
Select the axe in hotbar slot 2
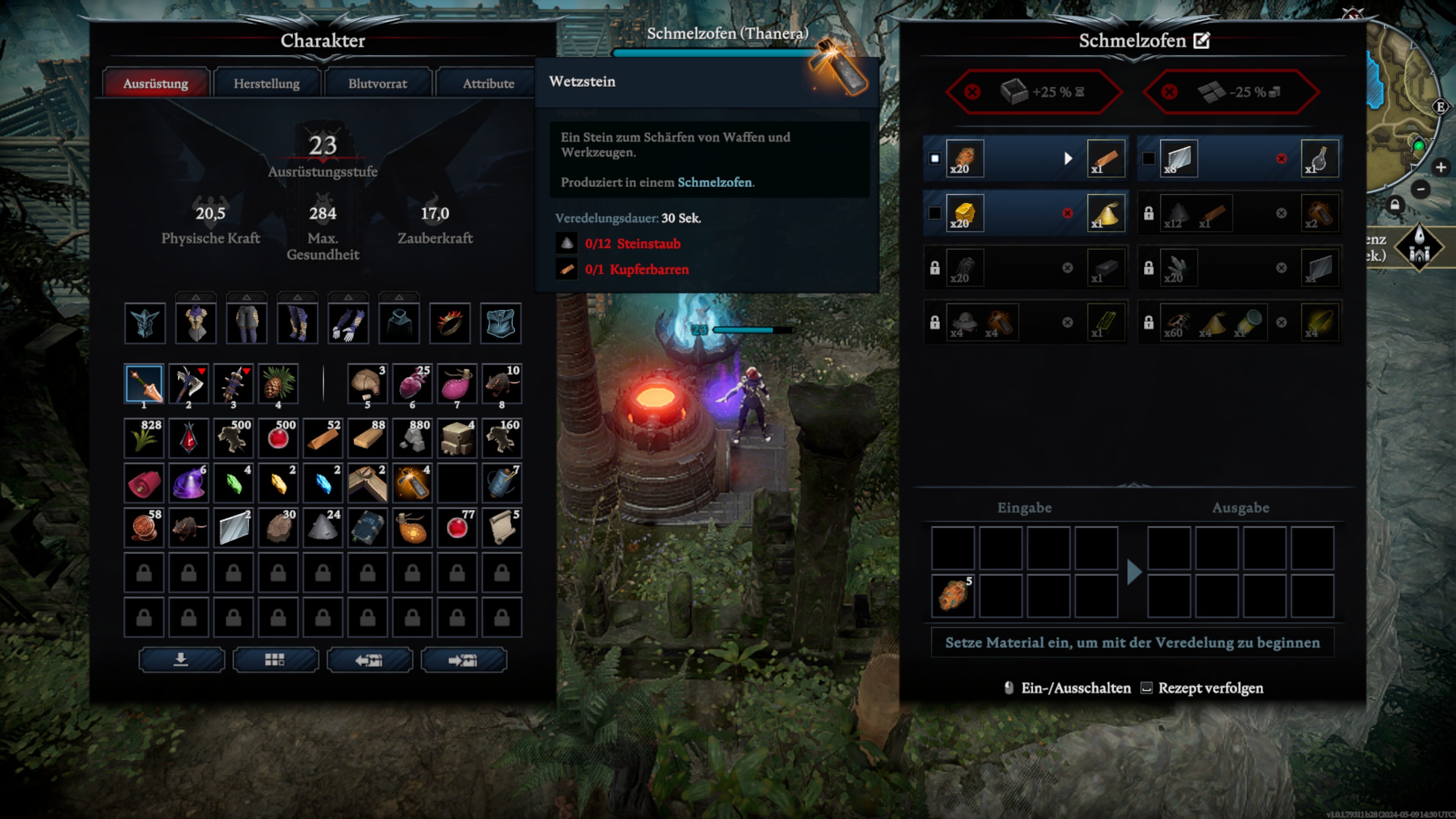click(189, 384)
